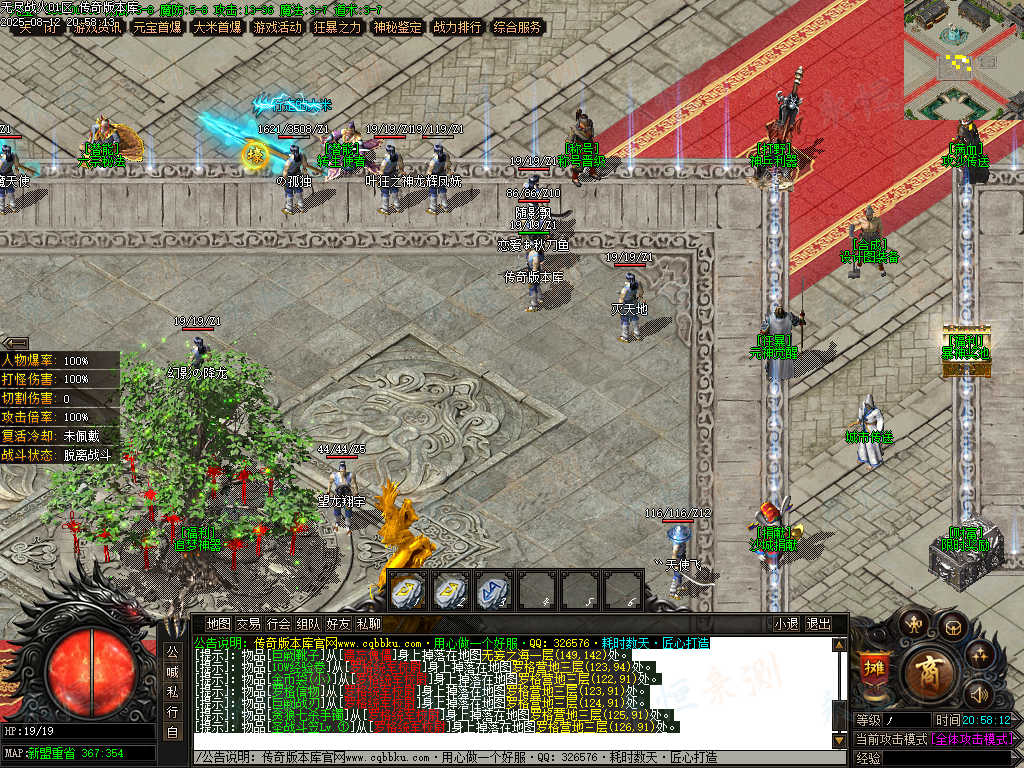
Task: Open 神秘鉴定 mystery appraisal
Action: pyautogui.click(x=397, y=27)
